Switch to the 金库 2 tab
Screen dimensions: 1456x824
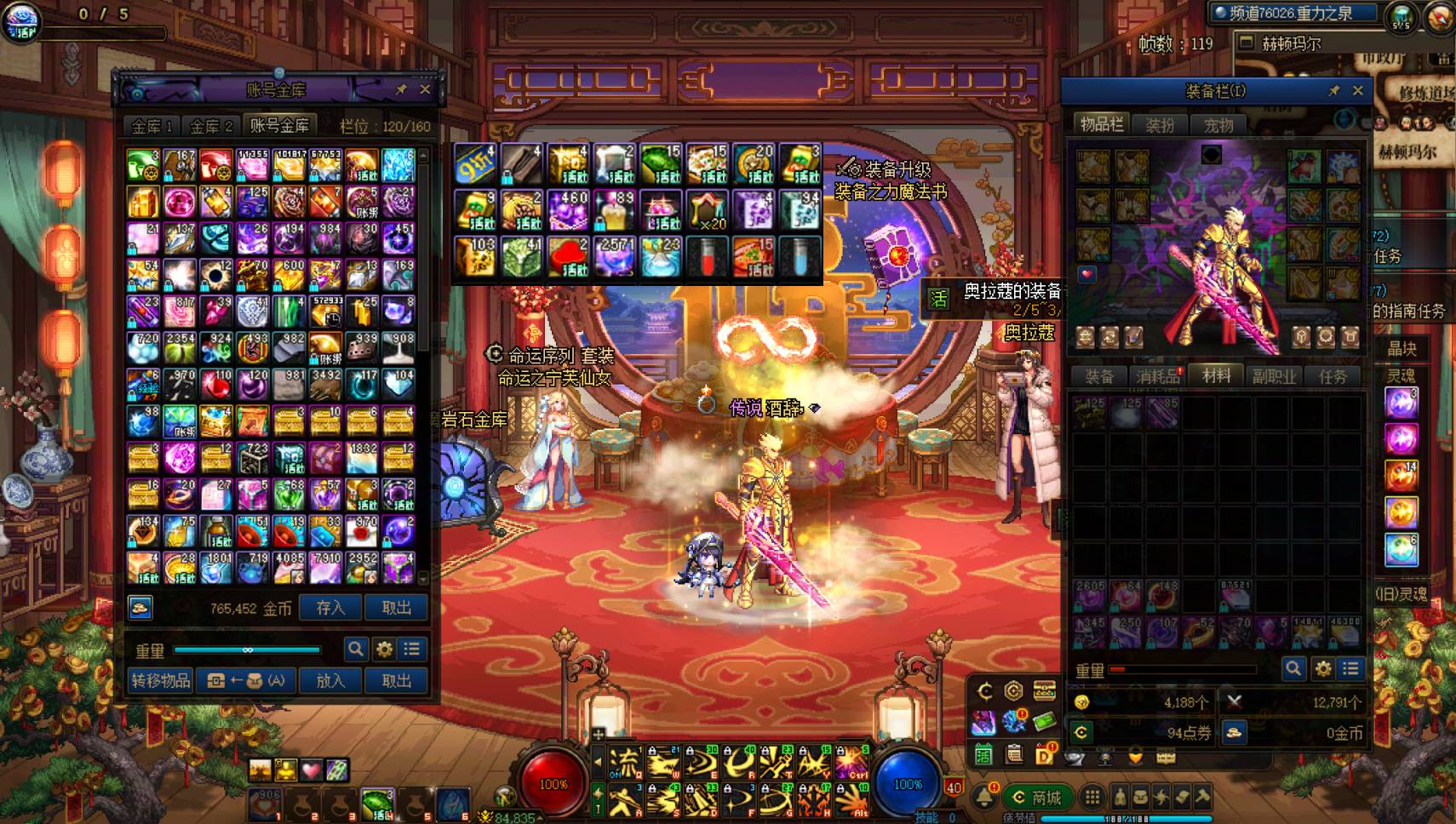pyautogui.click(x=211, y=126)
